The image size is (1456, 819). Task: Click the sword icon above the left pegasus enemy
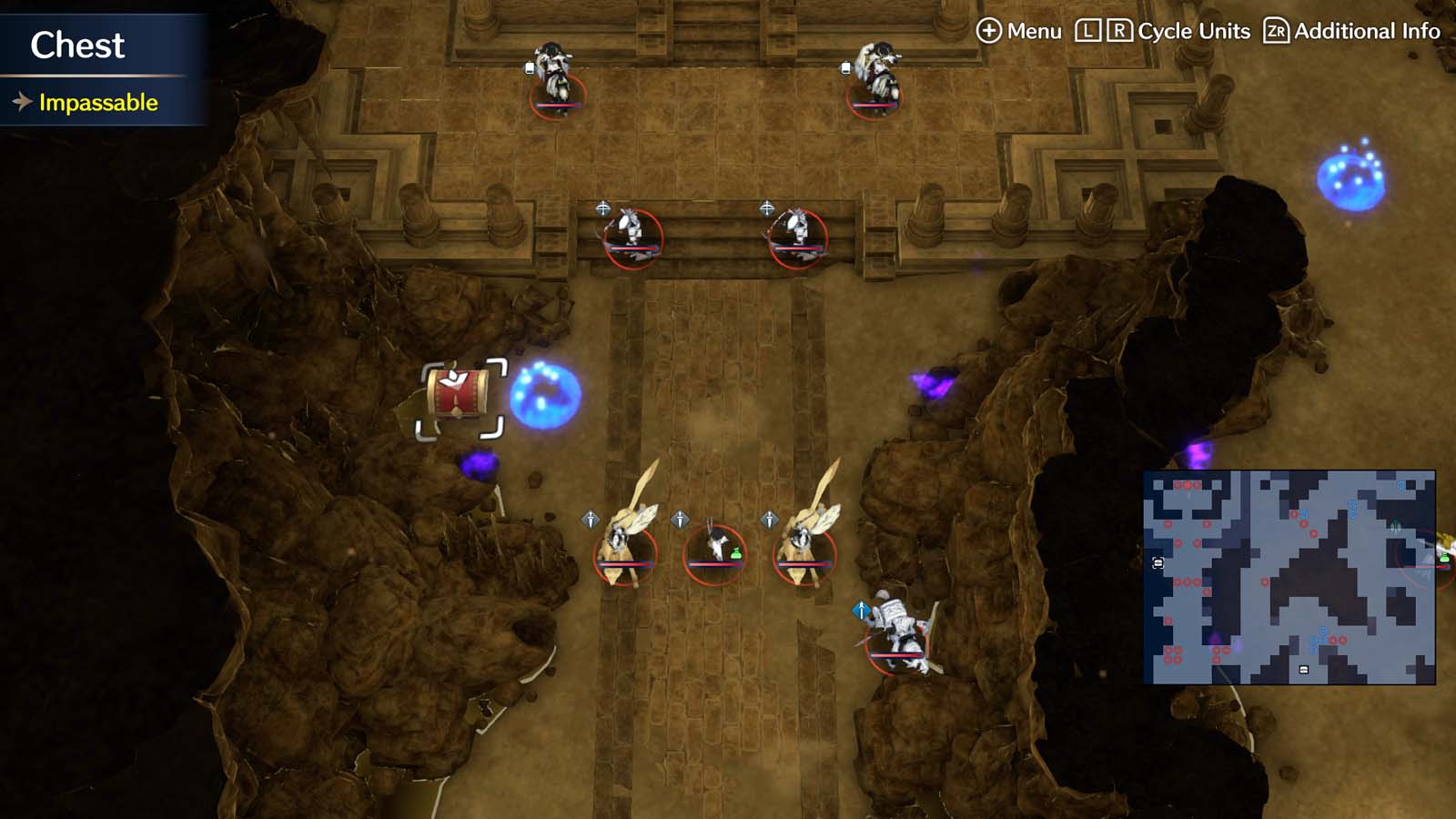(592, 521)
